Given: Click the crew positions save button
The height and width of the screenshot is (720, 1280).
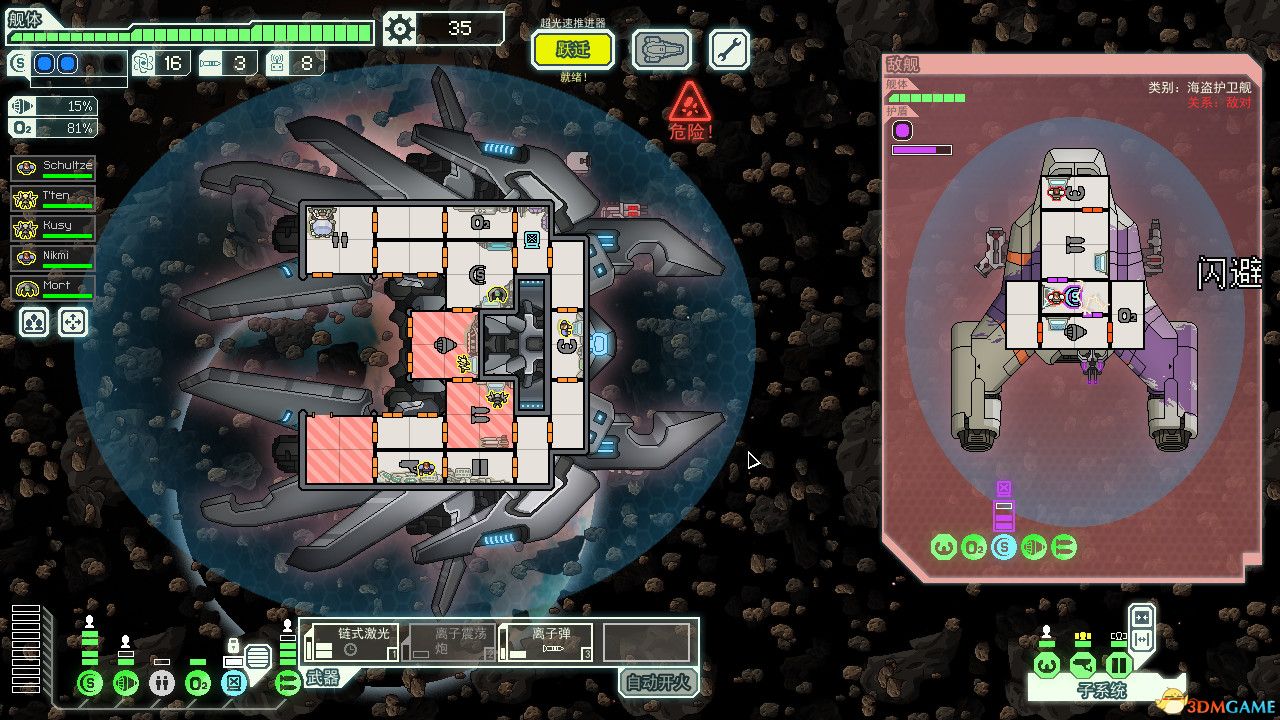Looking at the screenshot, I should coord(33,322).
